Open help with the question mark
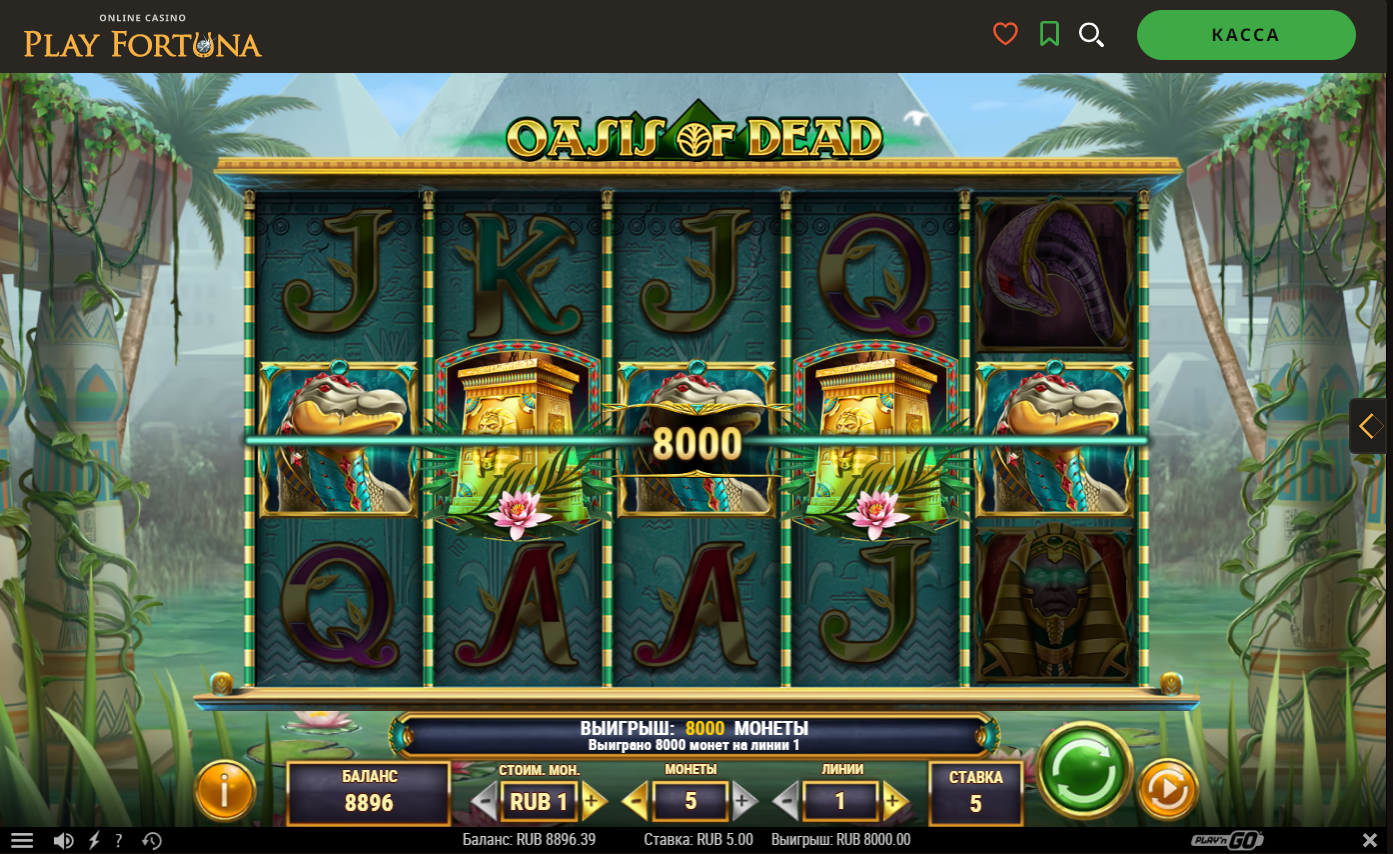 [119, 840]
